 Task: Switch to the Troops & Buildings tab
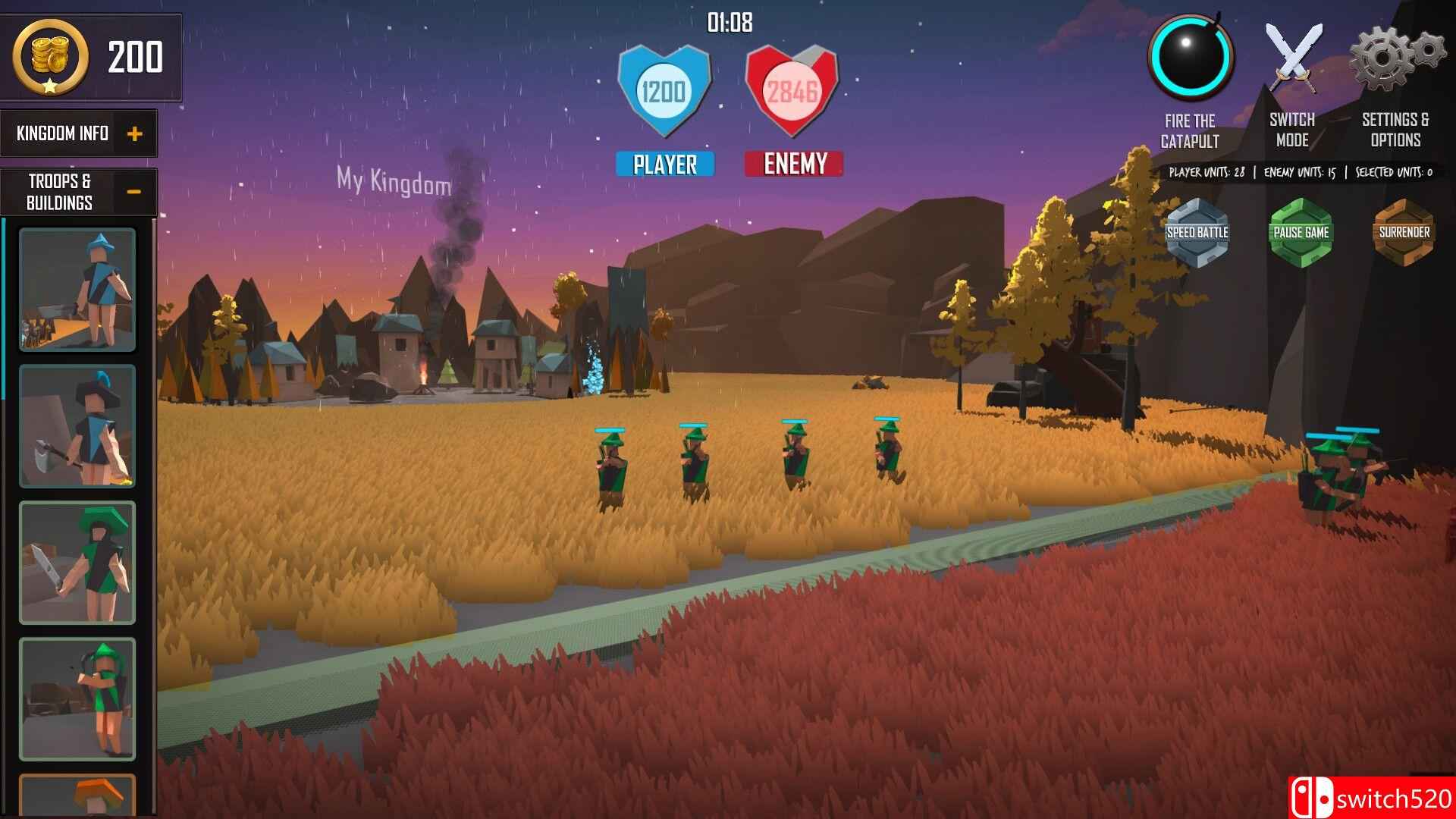click(x=61, y=190)
